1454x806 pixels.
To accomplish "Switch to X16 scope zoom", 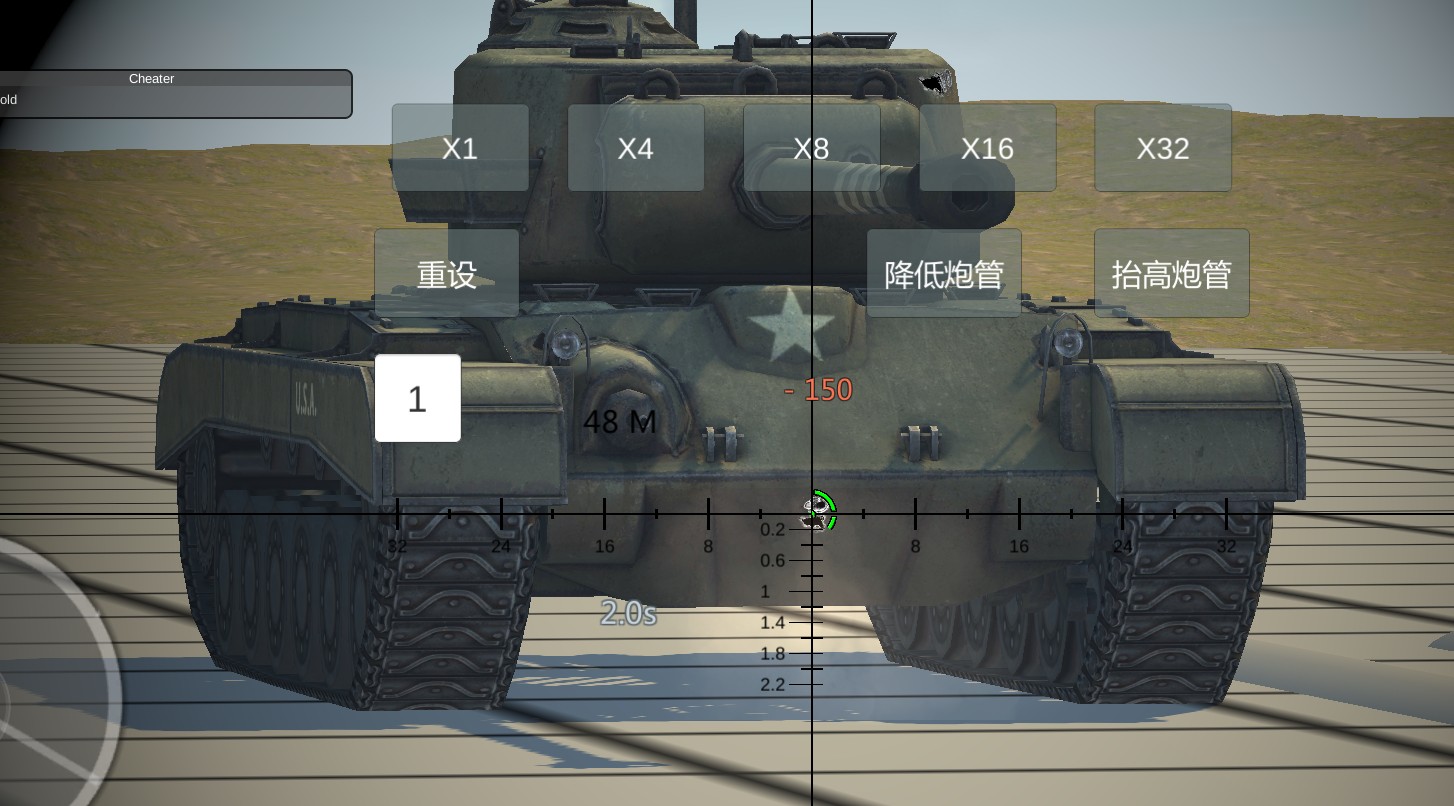I will click(x=987, y=147).
